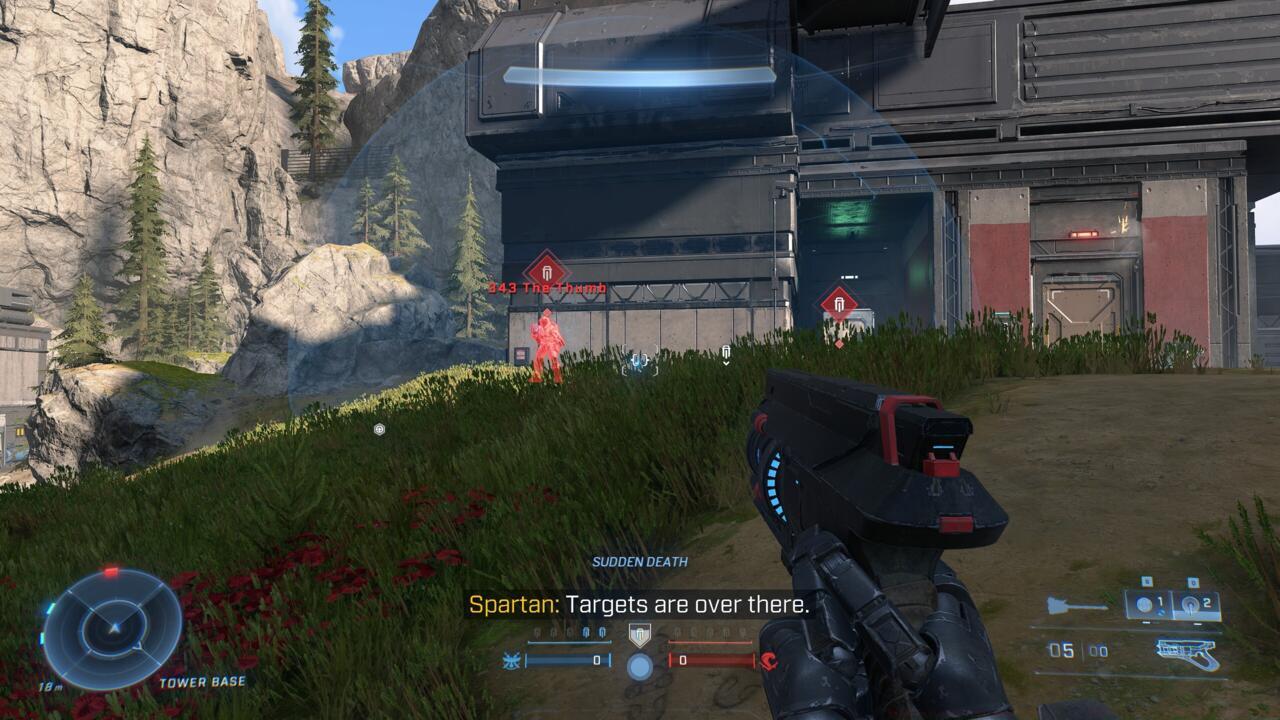Click the flag shield emblem between team scores
The height and width of the screenshot is (720, 1280).
coord(640,634)
